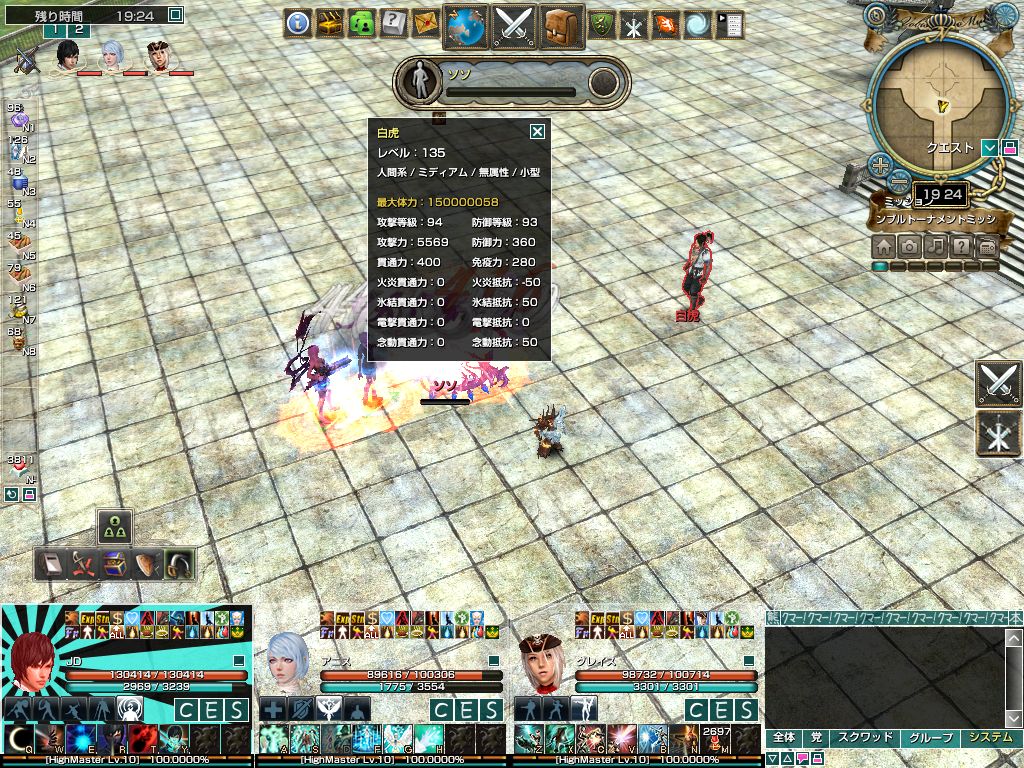Expand the クエスト quest dropdown arrow
This screenshot has height=768, width=1024.
pos(989,148)
